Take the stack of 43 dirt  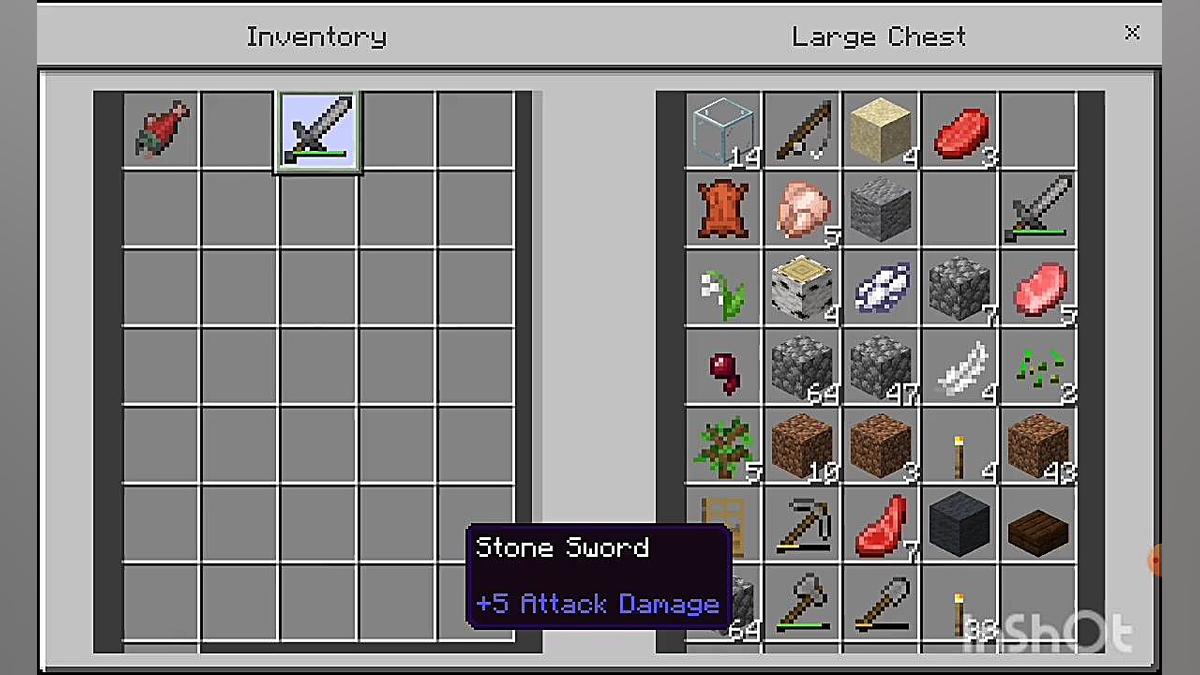coord(1039,445)
